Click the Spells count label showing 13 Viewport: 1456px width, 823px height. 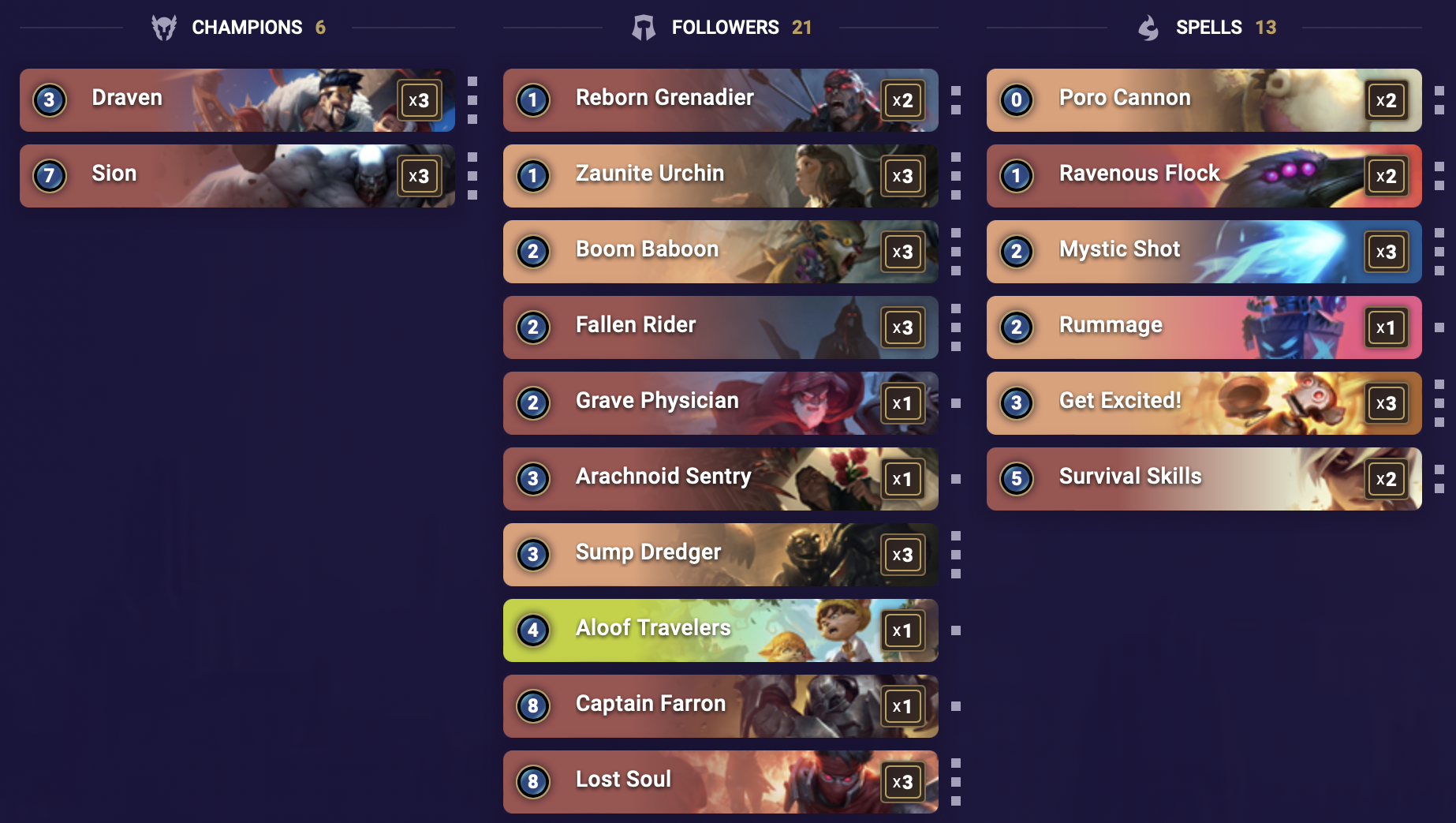click(x=1267, y=26)
